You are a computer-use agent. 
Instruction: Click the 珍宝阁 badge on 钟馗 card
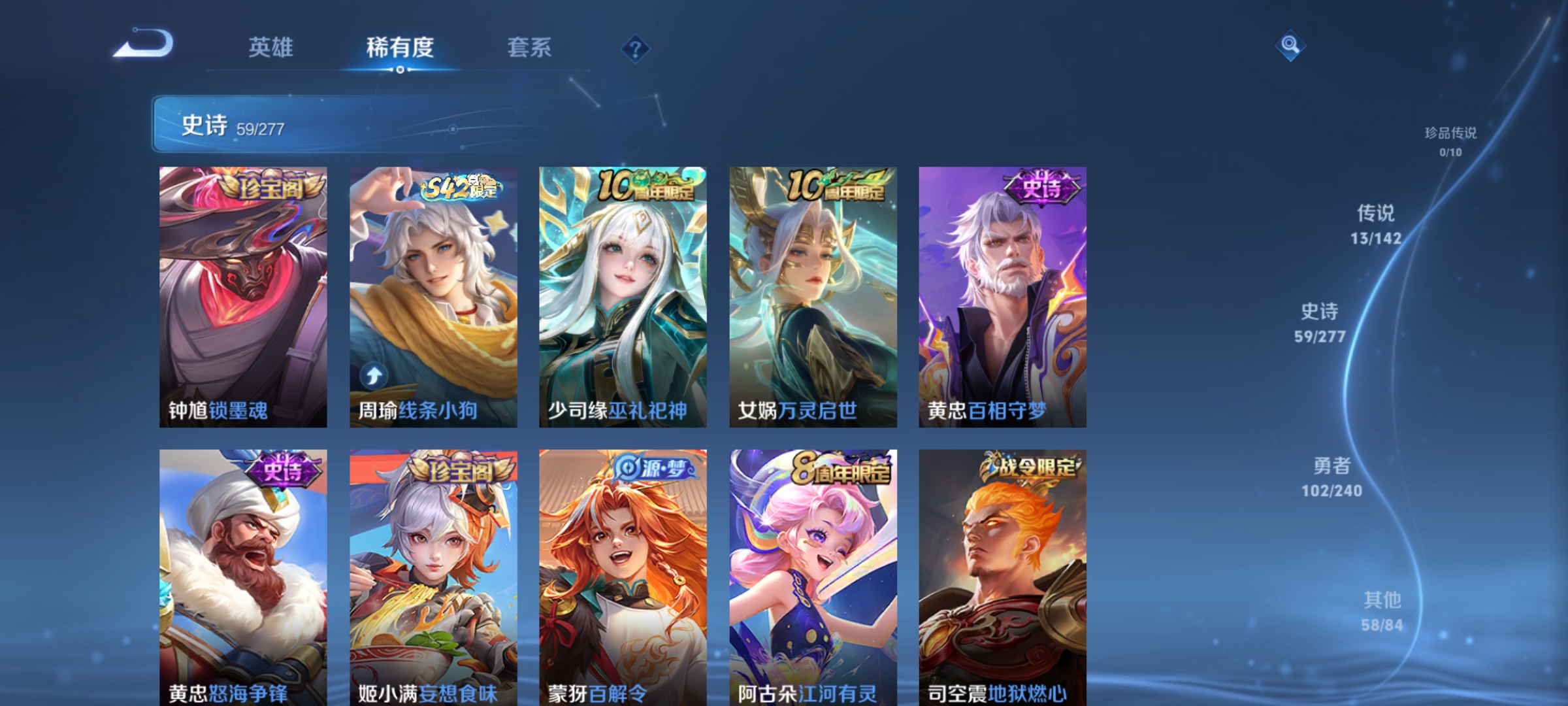(273, 188)
